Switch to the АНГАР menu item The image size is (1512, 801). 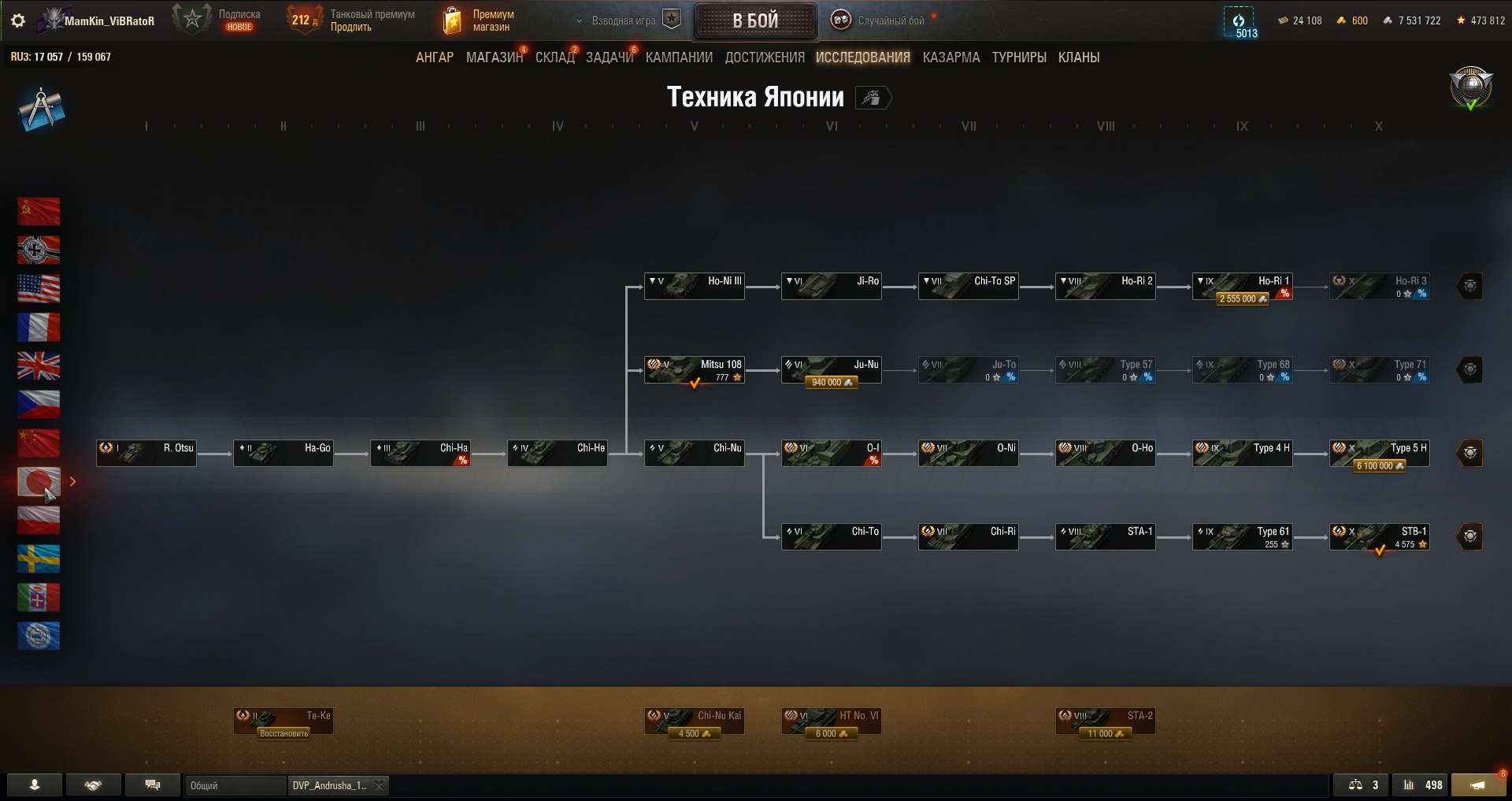[434, 57]
